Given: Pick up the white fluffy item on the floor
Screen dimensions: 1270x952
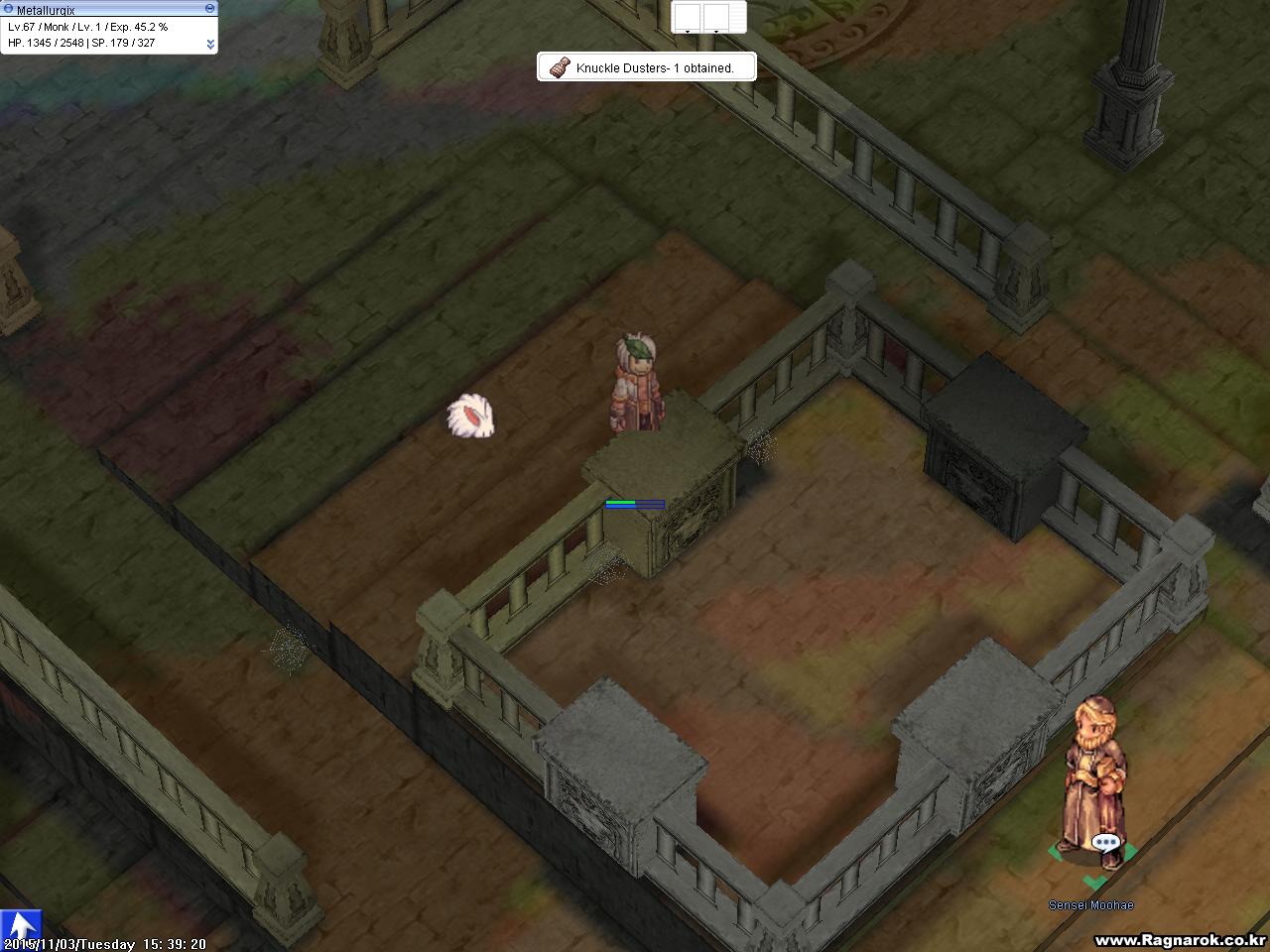Looking at the screenshot, I should (x=470, y=418).
